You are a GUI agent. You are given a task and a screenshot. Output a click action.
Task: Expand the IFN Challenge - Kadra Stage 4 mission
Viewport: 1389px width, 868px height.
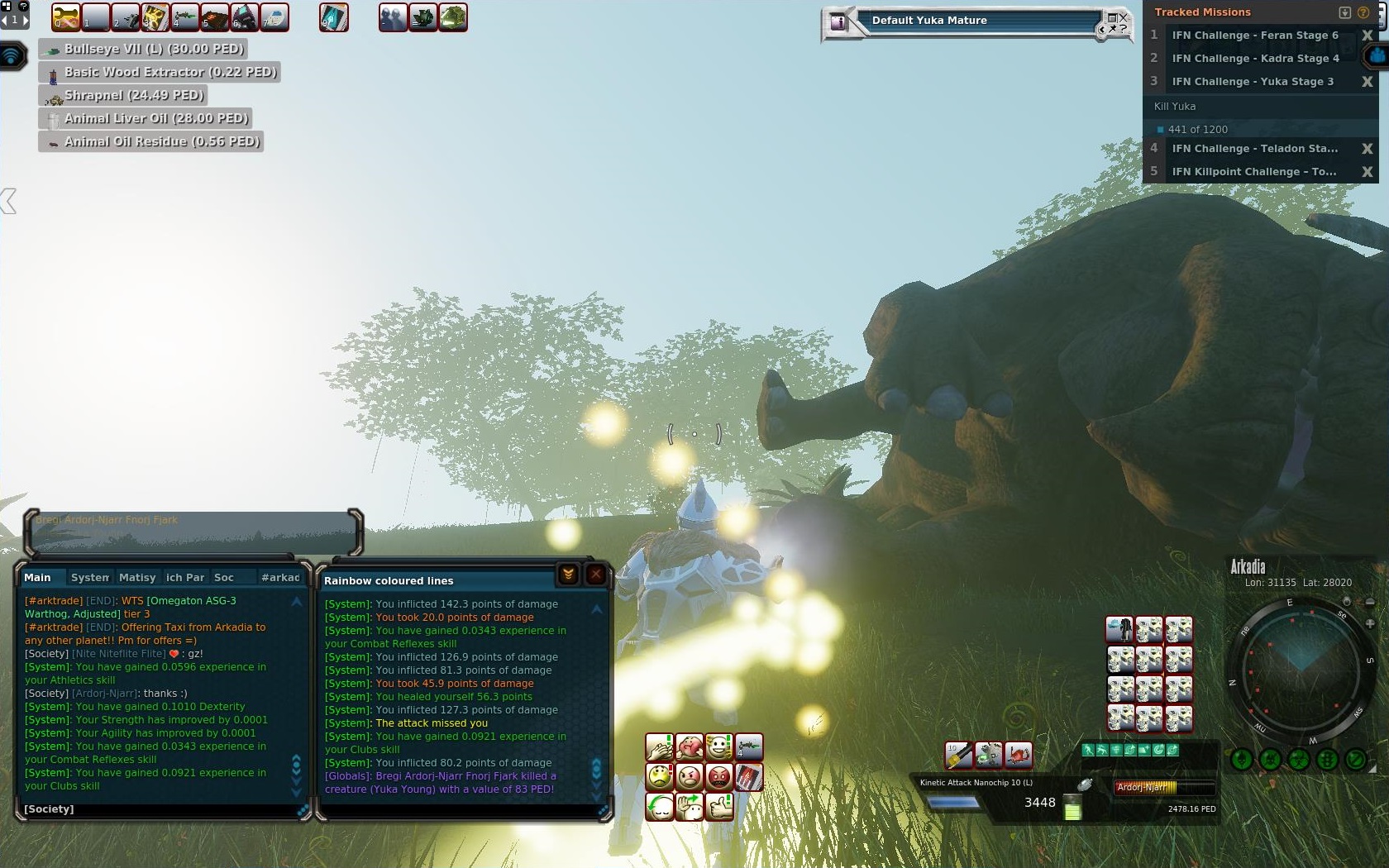(x=1254, y=59)
